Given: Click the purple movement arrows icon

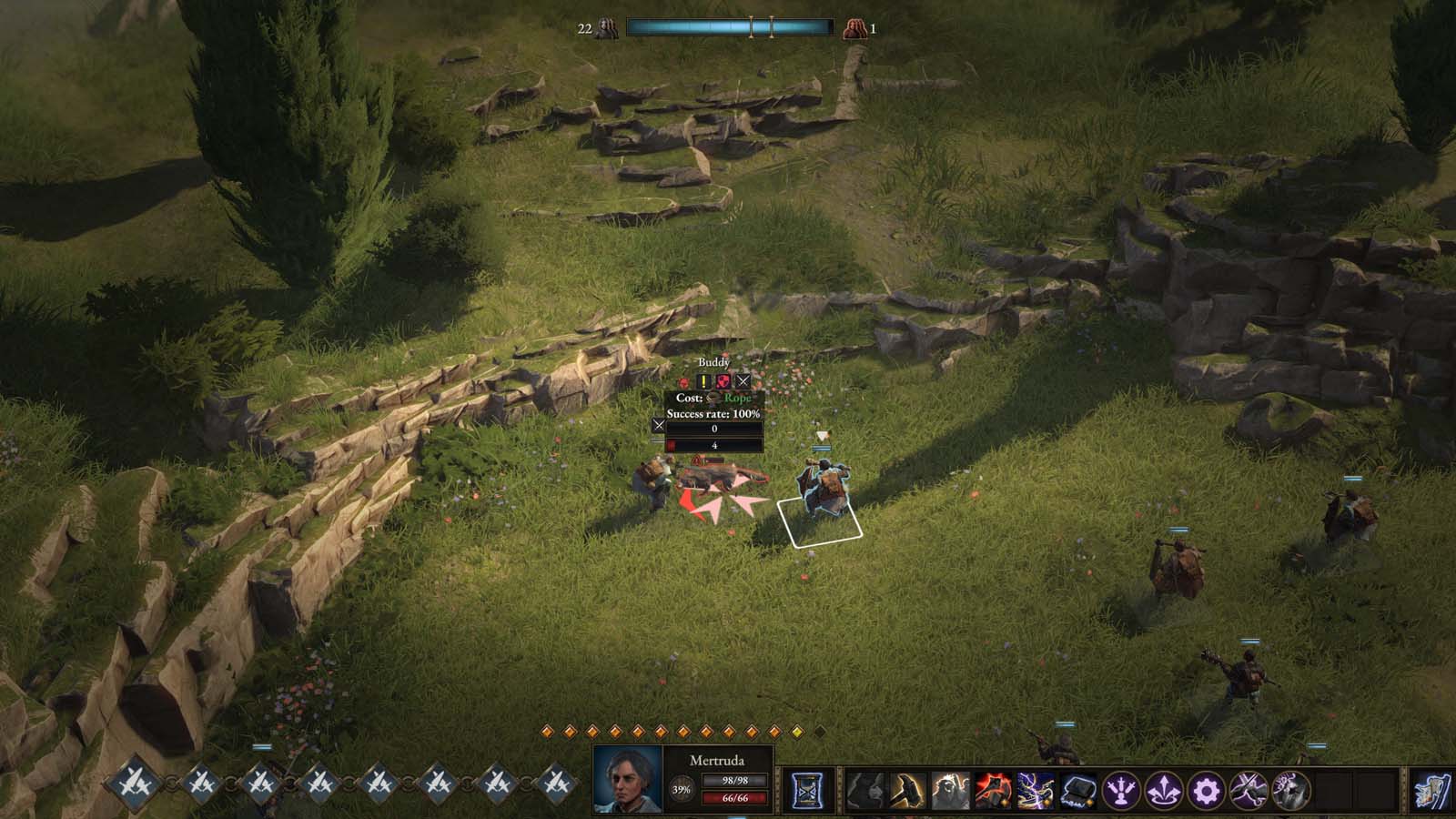Looking at the screenshot, I should pyautogui.click(x=1166, y=788).
